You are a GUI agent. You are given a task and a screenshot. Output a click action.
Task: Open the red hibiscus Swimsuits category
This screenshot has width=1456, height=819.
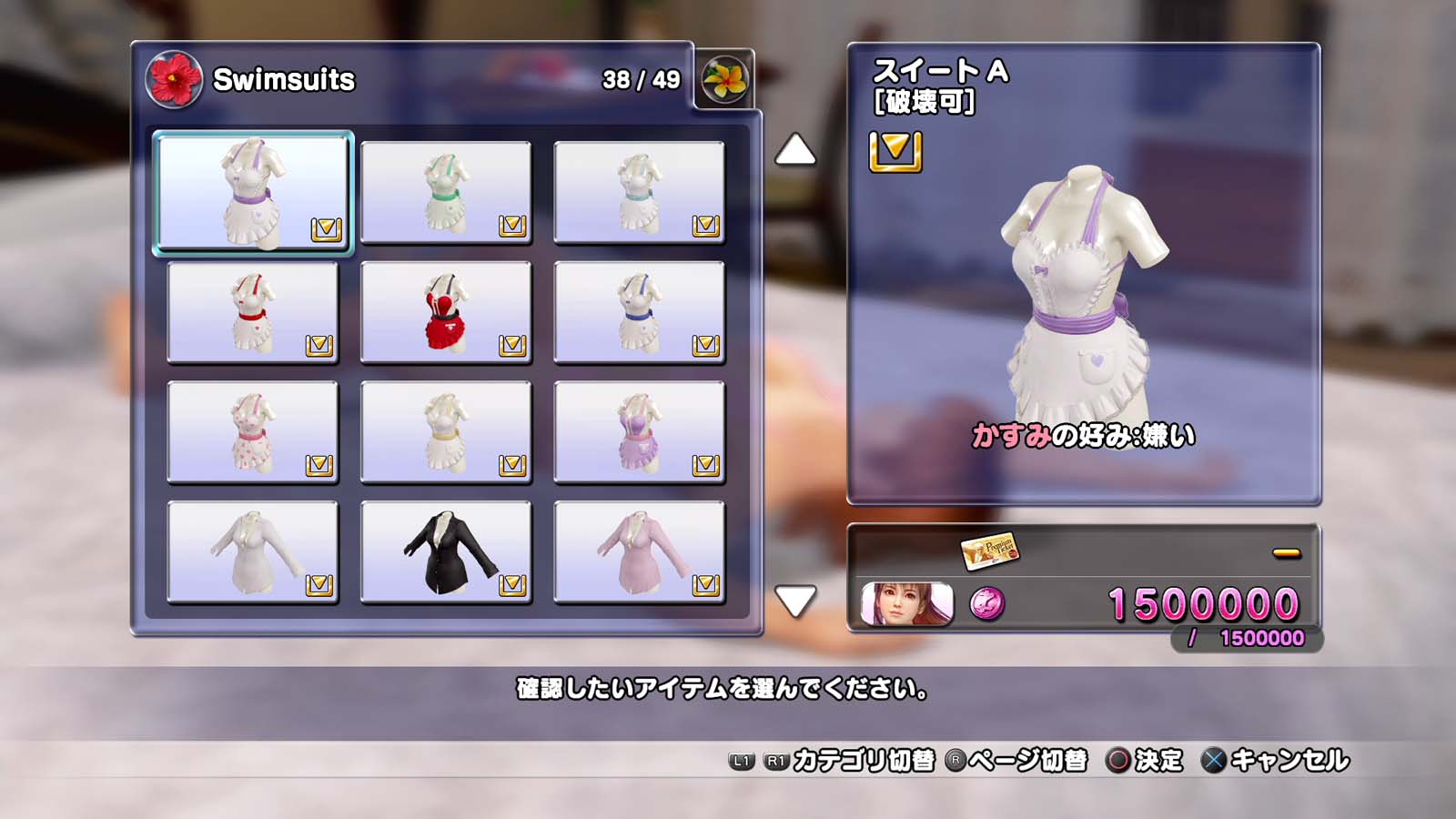tap(173, 79)
